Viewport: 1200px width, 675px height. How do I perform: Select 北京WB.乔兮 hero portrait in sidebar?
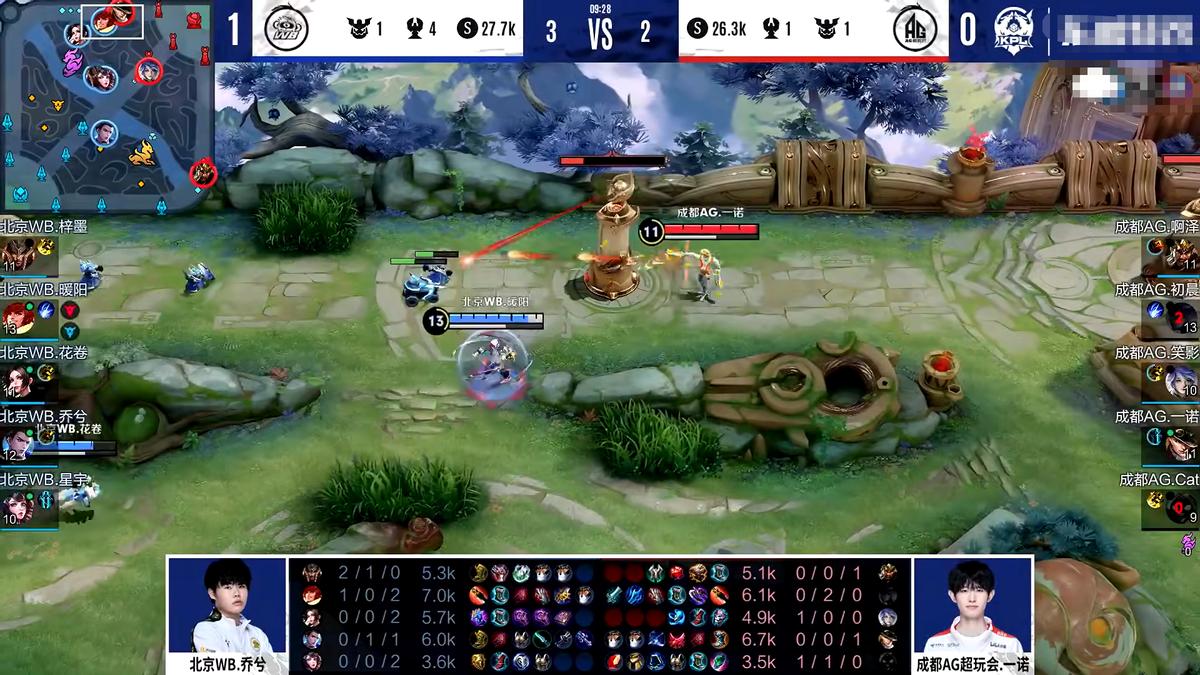coord(18,444)
